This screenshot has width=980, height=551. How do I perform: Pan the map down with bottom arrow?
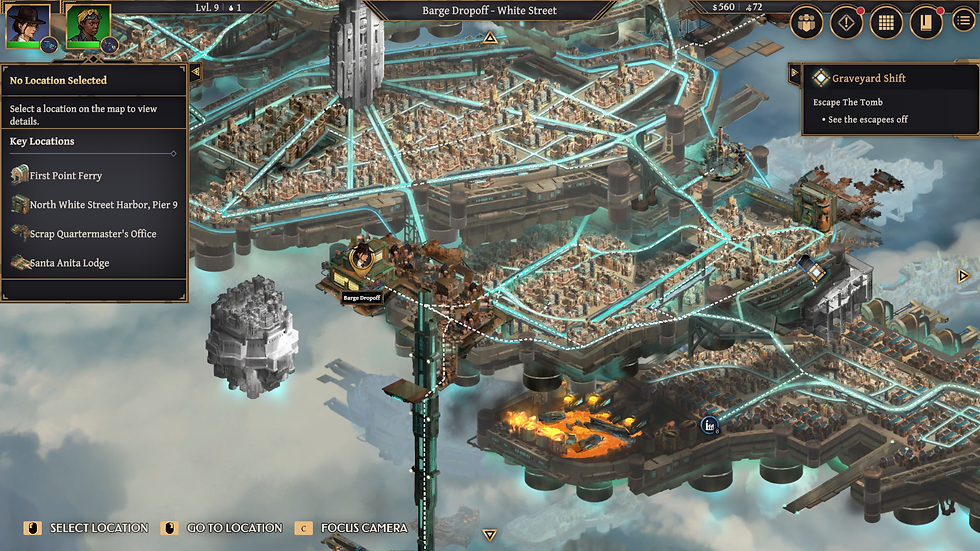tap(489, 535)
